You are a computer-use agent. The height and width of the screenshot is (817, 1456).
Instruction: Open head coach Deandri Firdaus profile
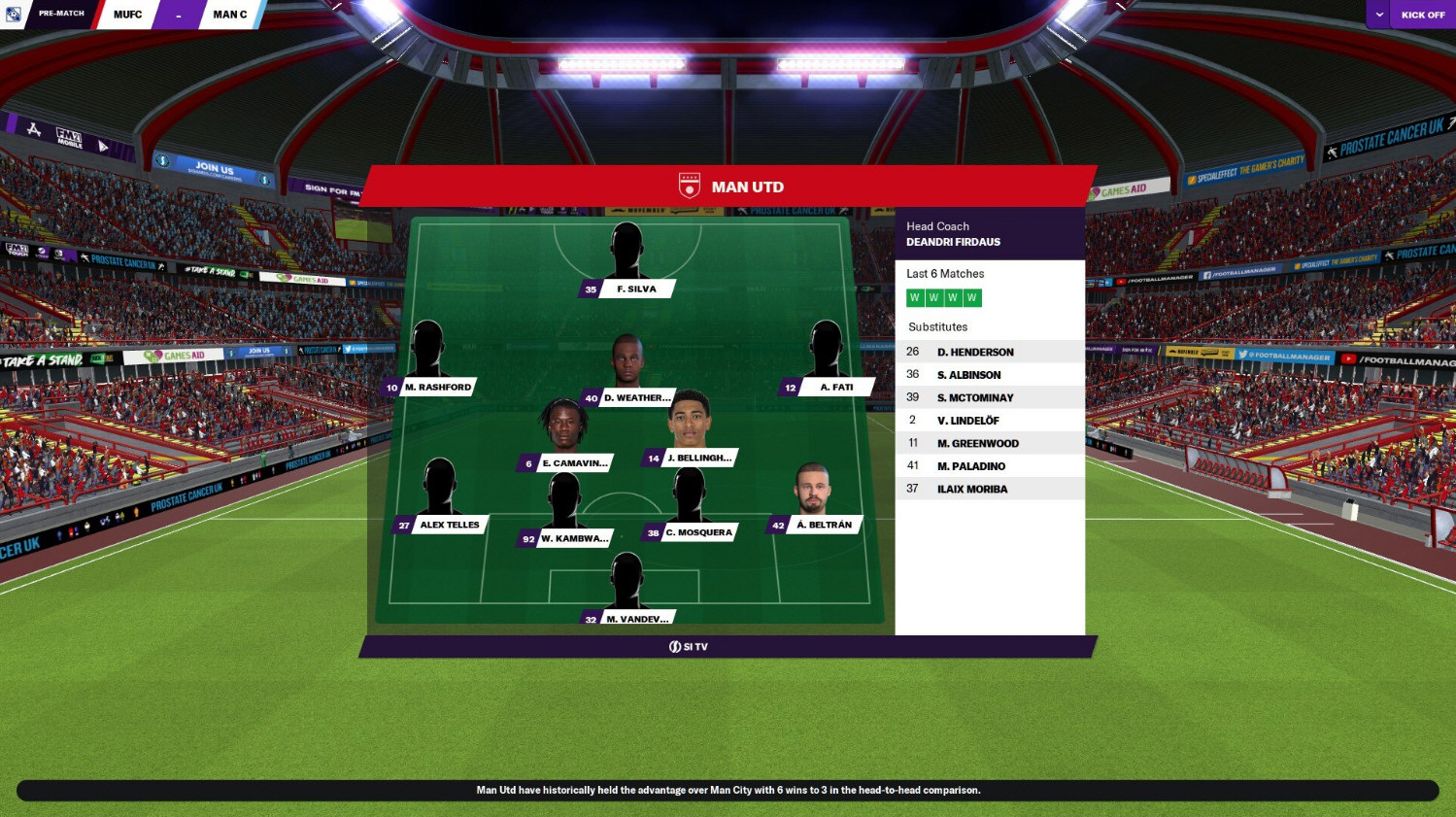953,242
